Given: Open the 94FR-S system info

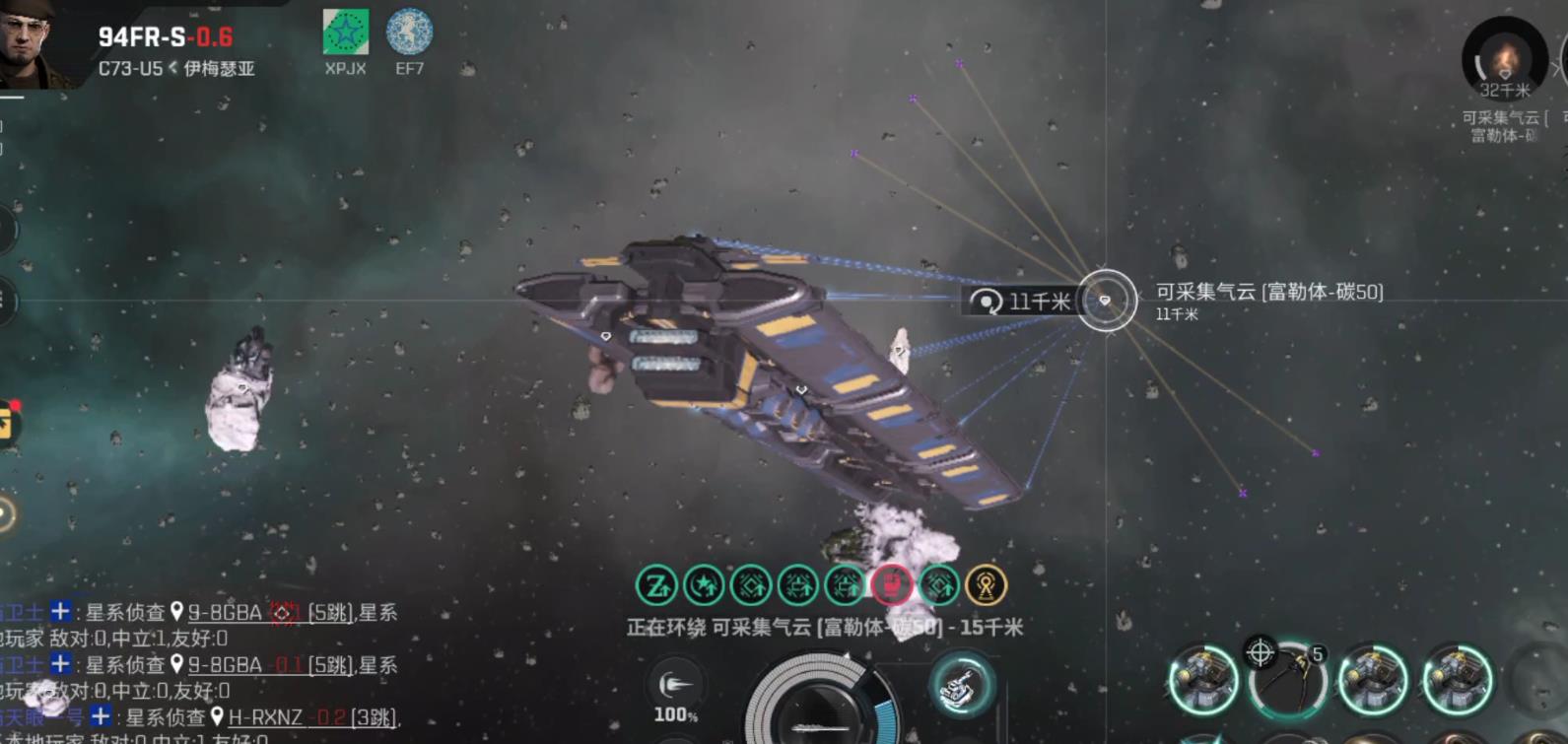Looking at the screenshot, I should coord(165,37).
